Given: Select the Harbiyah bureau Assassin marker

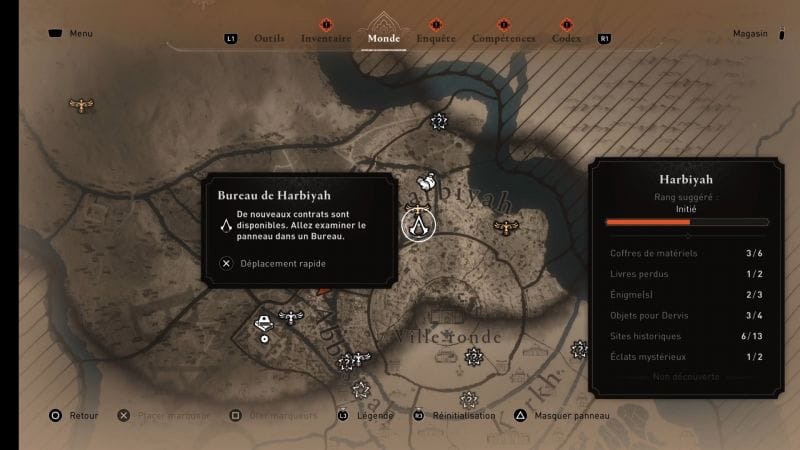Looking at the screenshot, I should (x=417, y=223).
